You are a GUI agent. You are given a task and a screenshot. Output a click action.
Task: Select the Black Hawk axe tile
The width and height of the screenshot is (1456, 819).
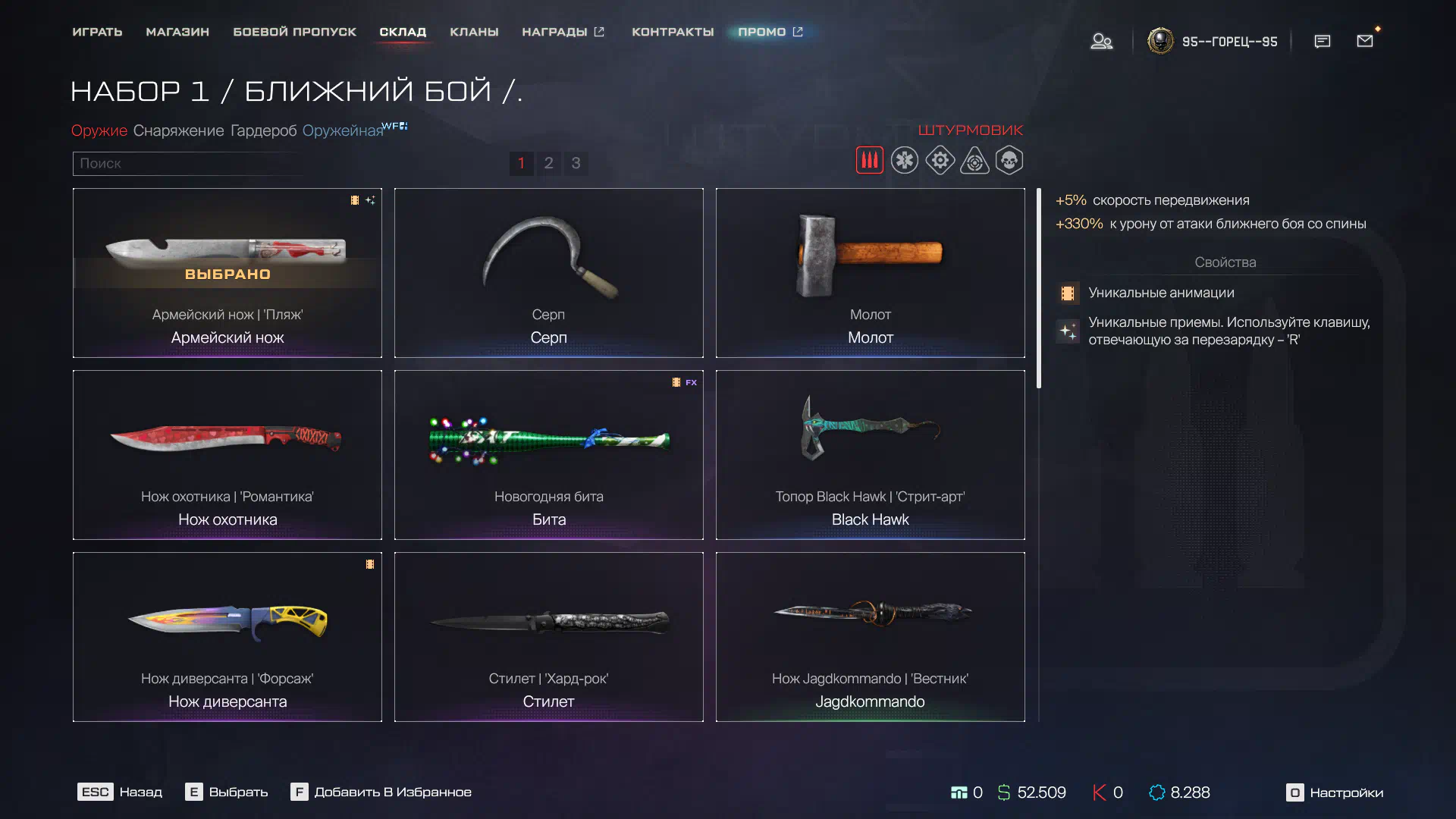(x=870, y=454)
